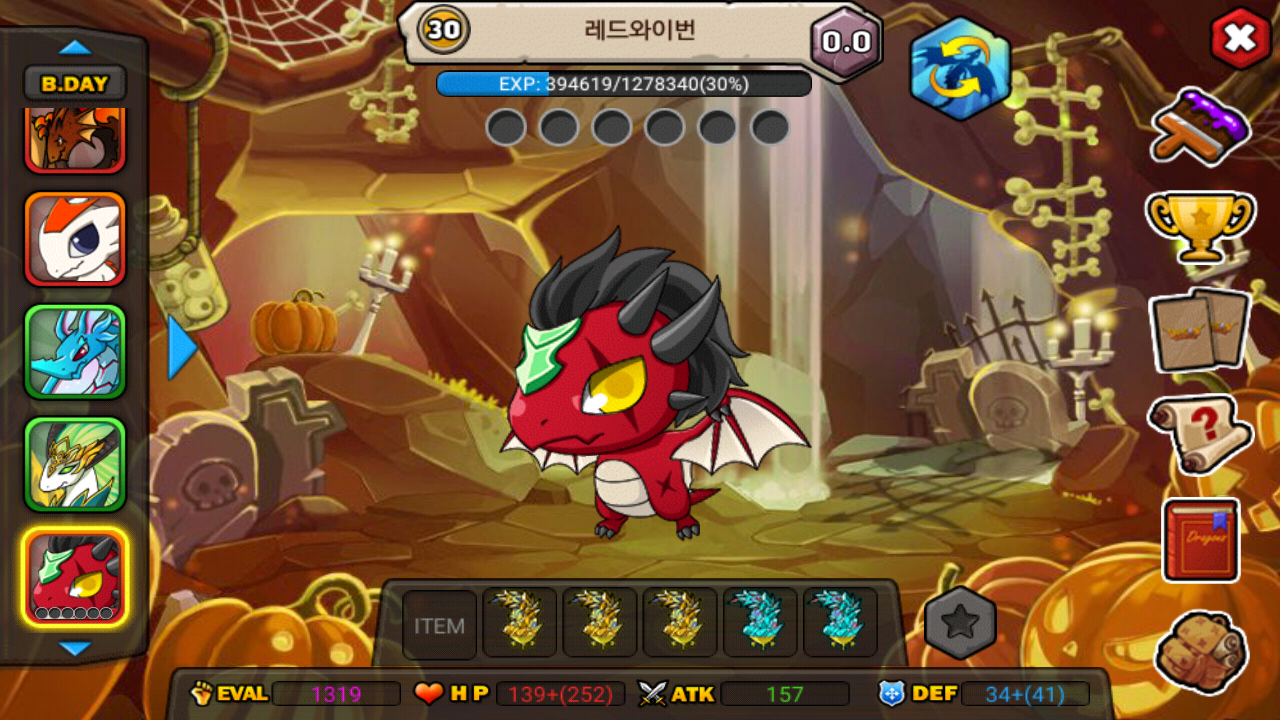Select the white dragon with orange crest portrait

pyautogui.click(x=75, y=239)
